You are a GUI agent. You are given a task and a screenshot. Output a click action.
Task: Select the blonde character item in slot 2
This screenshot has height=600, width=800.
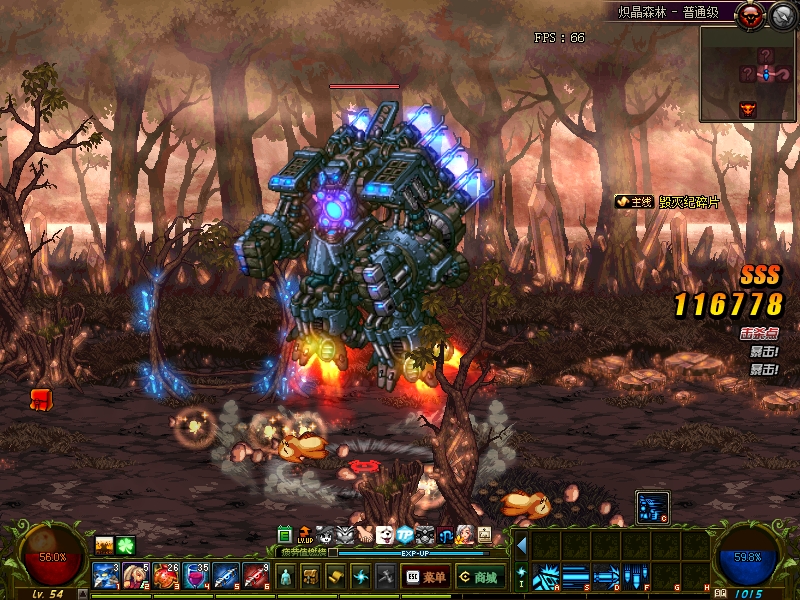pyautogui.click(x=136, y=576)
